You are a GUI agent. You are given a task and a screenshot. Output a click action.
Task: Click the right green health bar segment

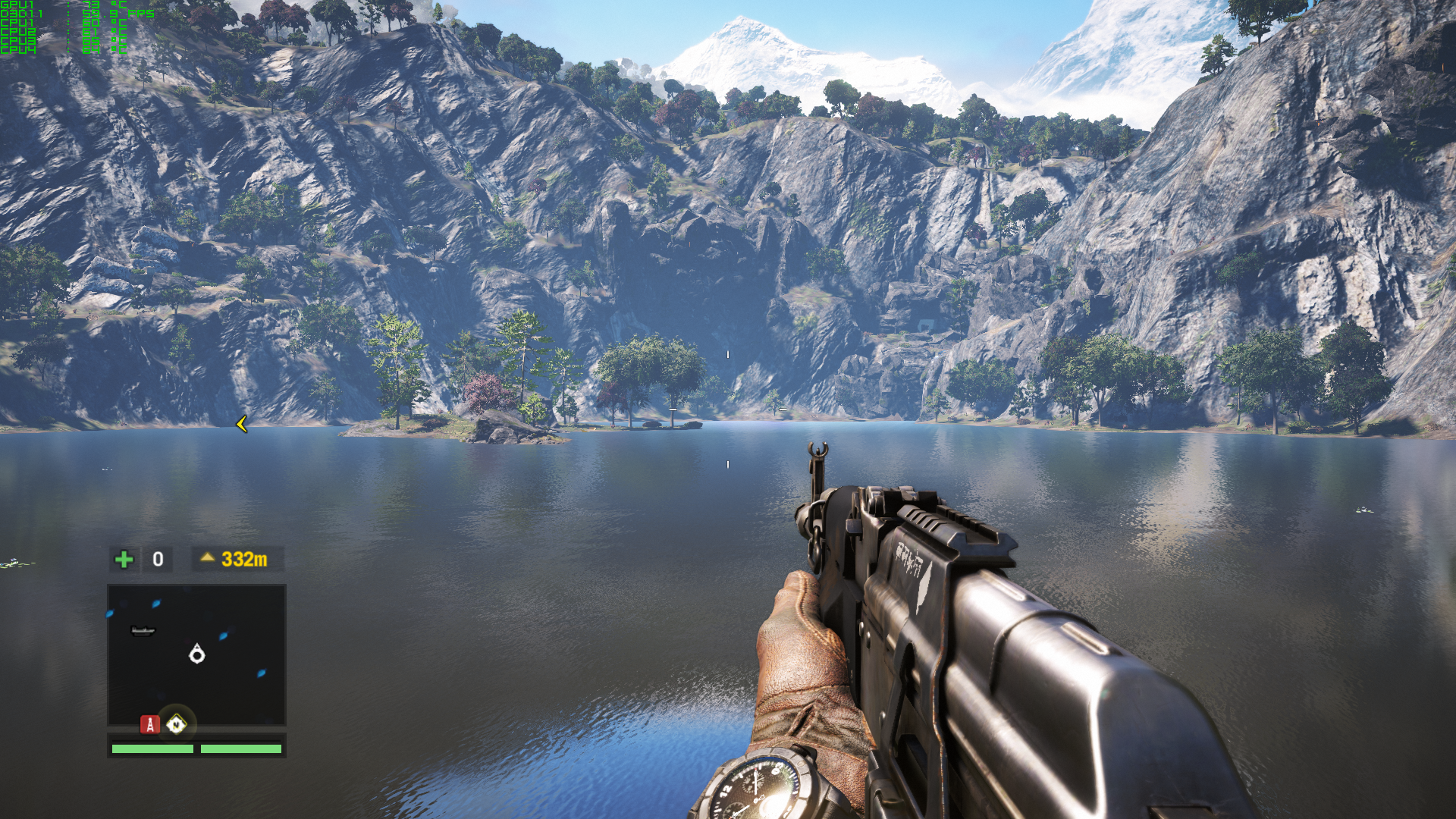click(x=241, y=749)
